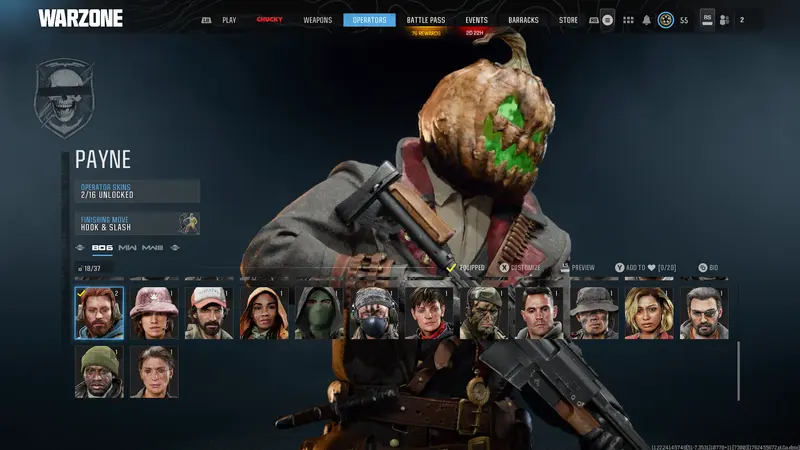
Task: Open the Operator Skins panel
Action: click(x=138, y=191)
